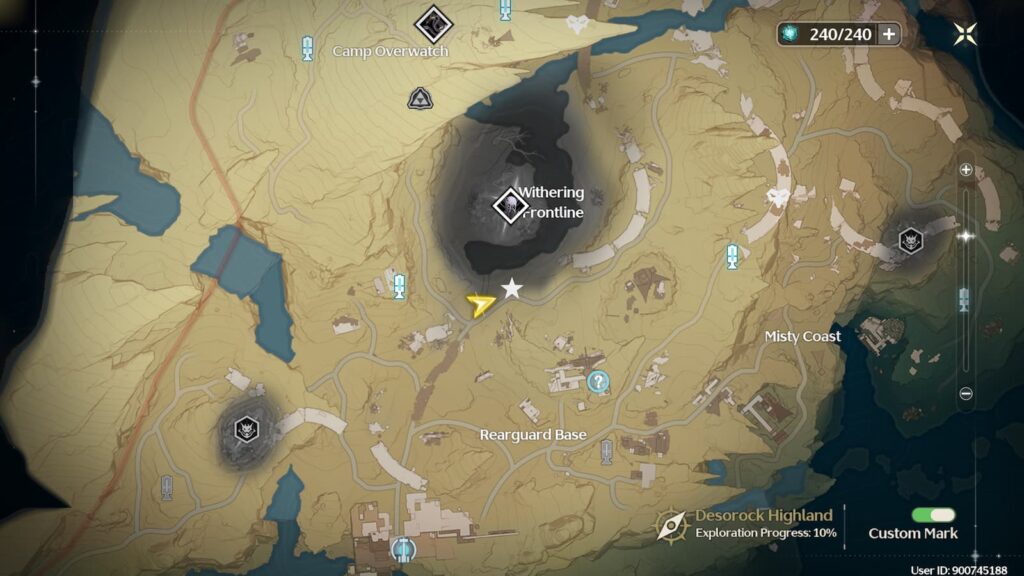Click the white star map marker
The image size is (1024, 576).
click(512, 289)
